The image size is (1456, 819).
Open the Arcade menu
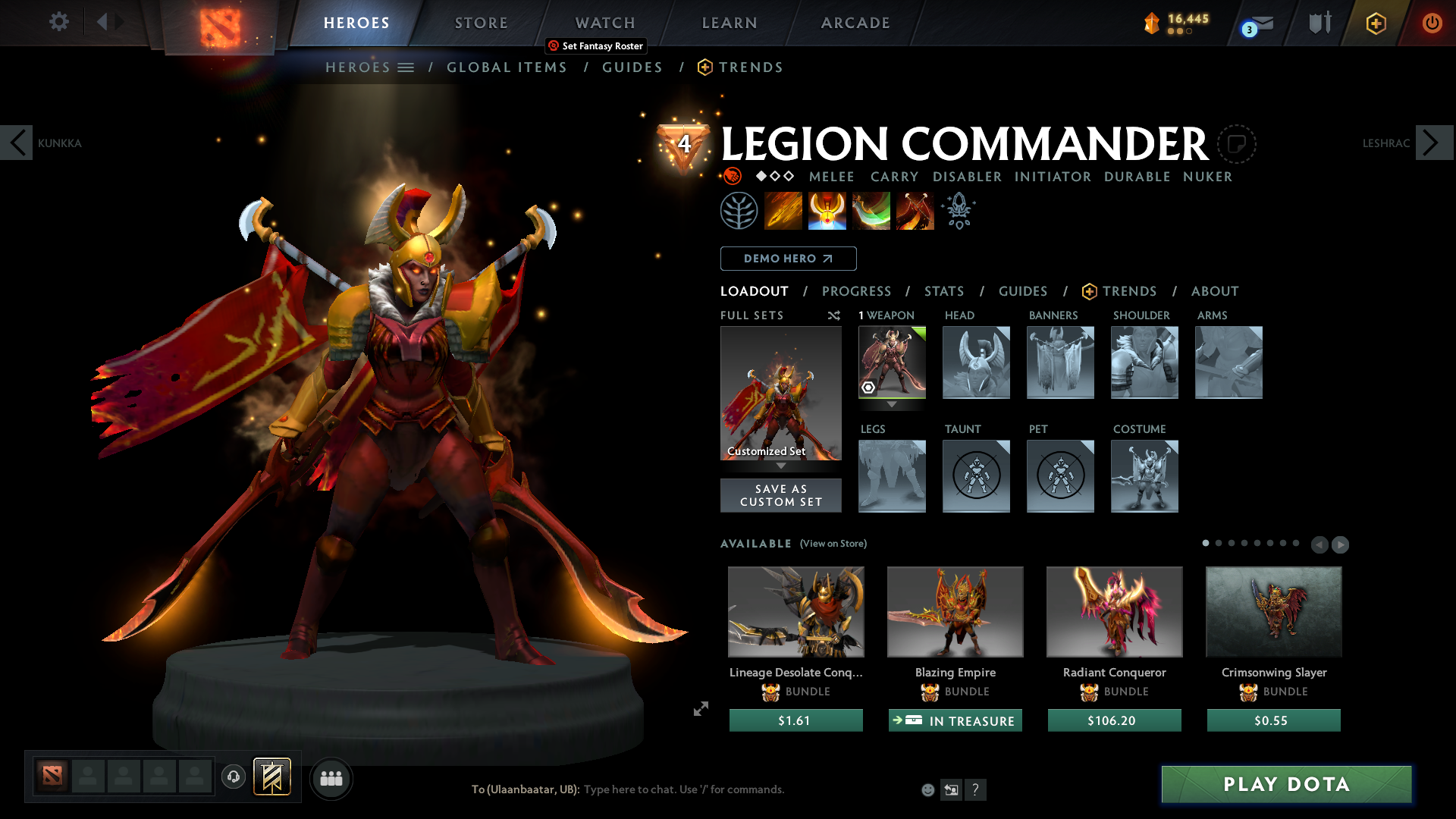coord(855,23)
